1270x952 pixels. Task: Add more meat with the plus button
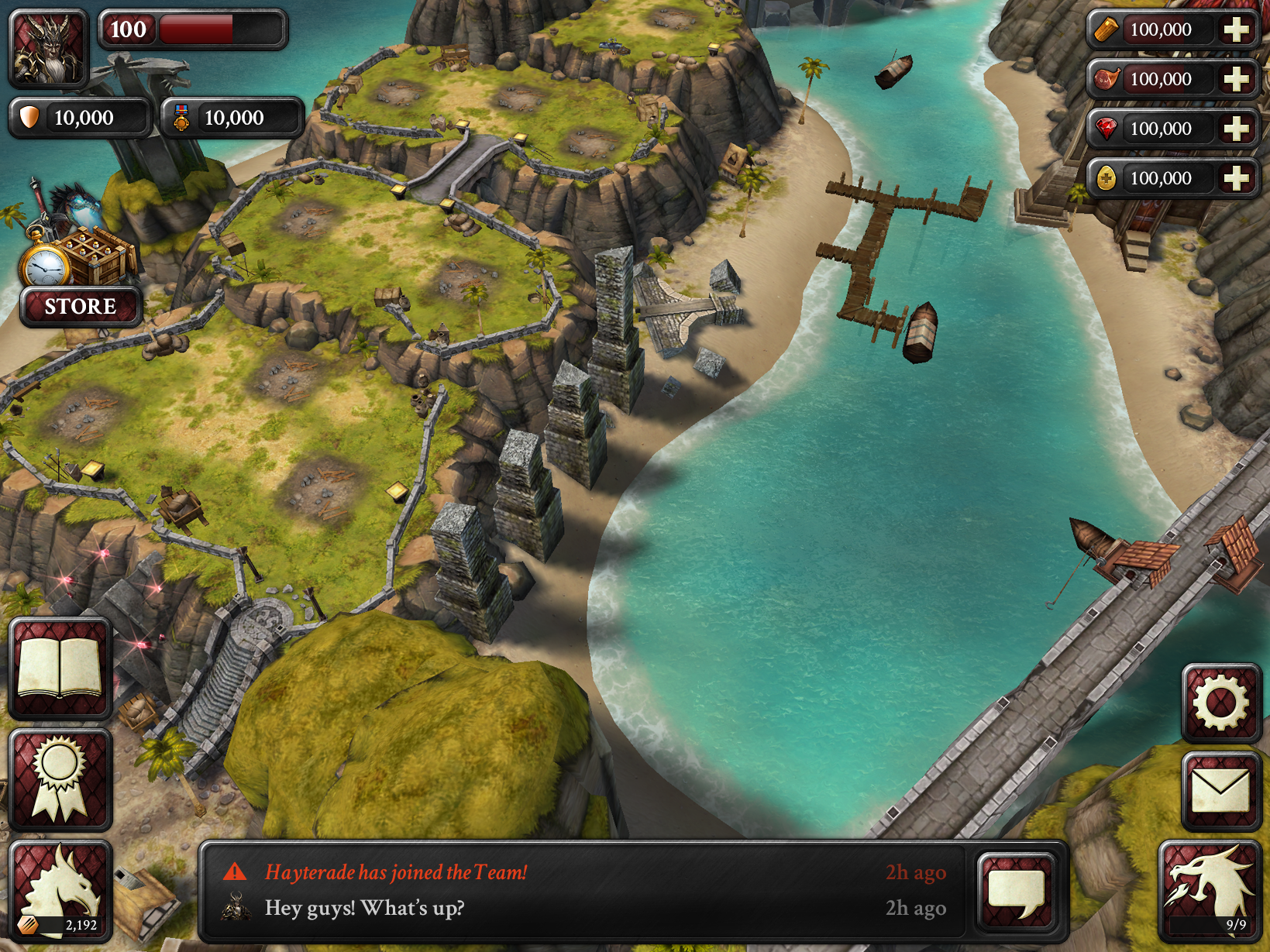pos(1235,80)
